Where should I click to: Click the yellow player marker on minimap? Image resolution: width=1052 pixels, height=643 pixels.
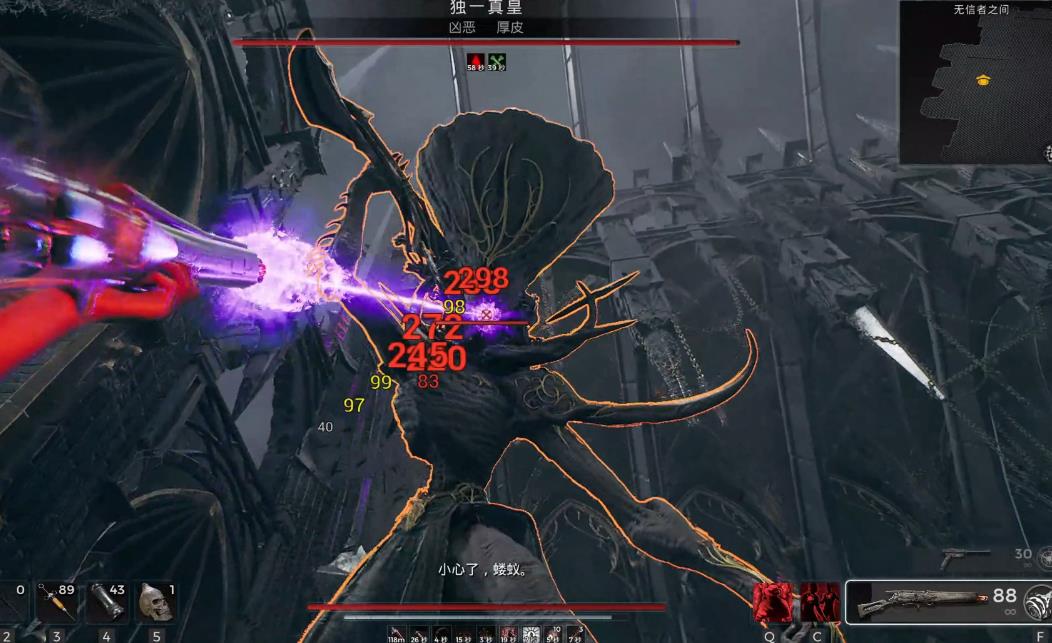pos(982,81)
